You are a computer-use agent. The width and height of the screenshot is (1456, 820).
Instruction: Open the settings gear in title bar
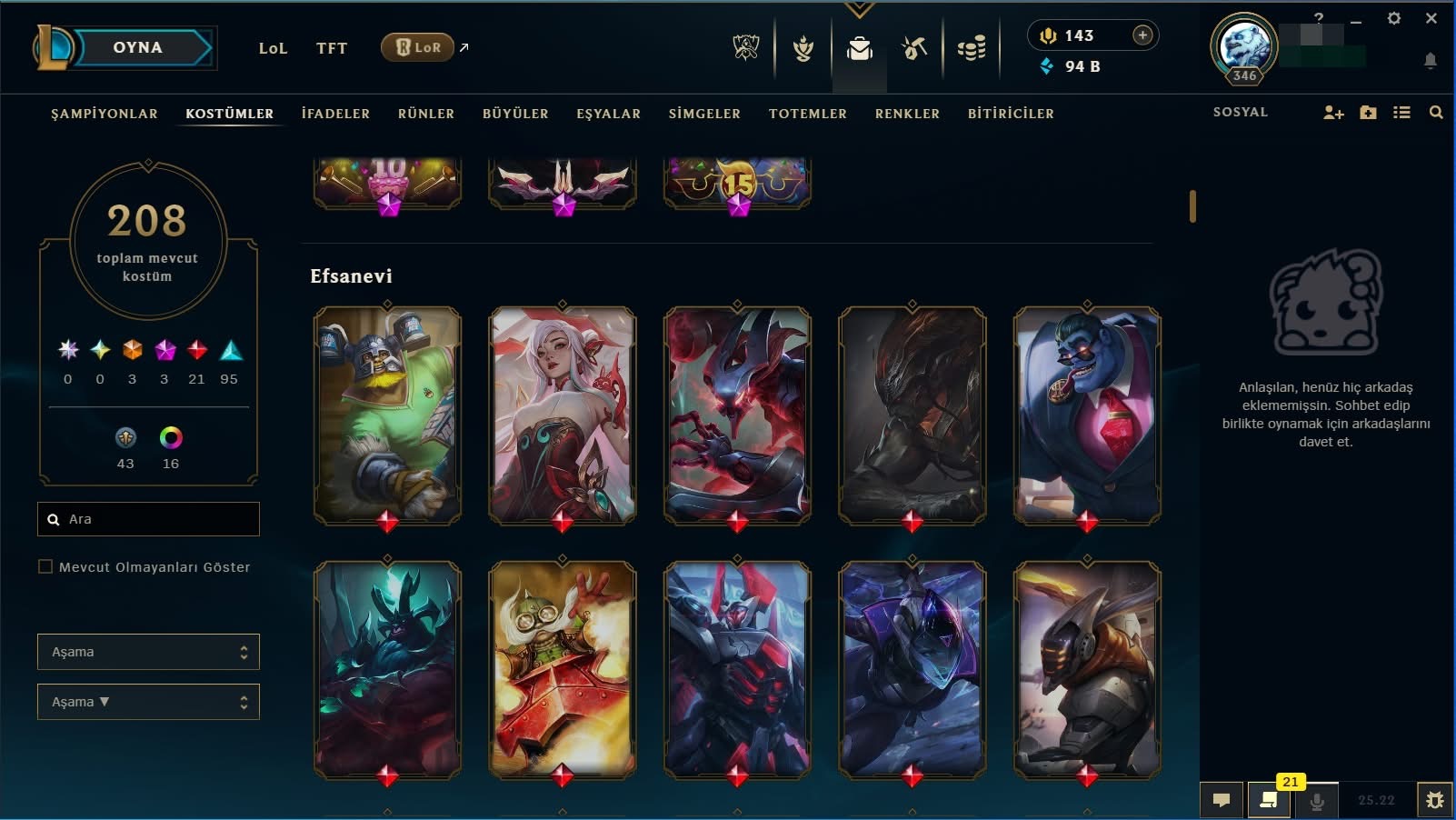(1393, 18)
